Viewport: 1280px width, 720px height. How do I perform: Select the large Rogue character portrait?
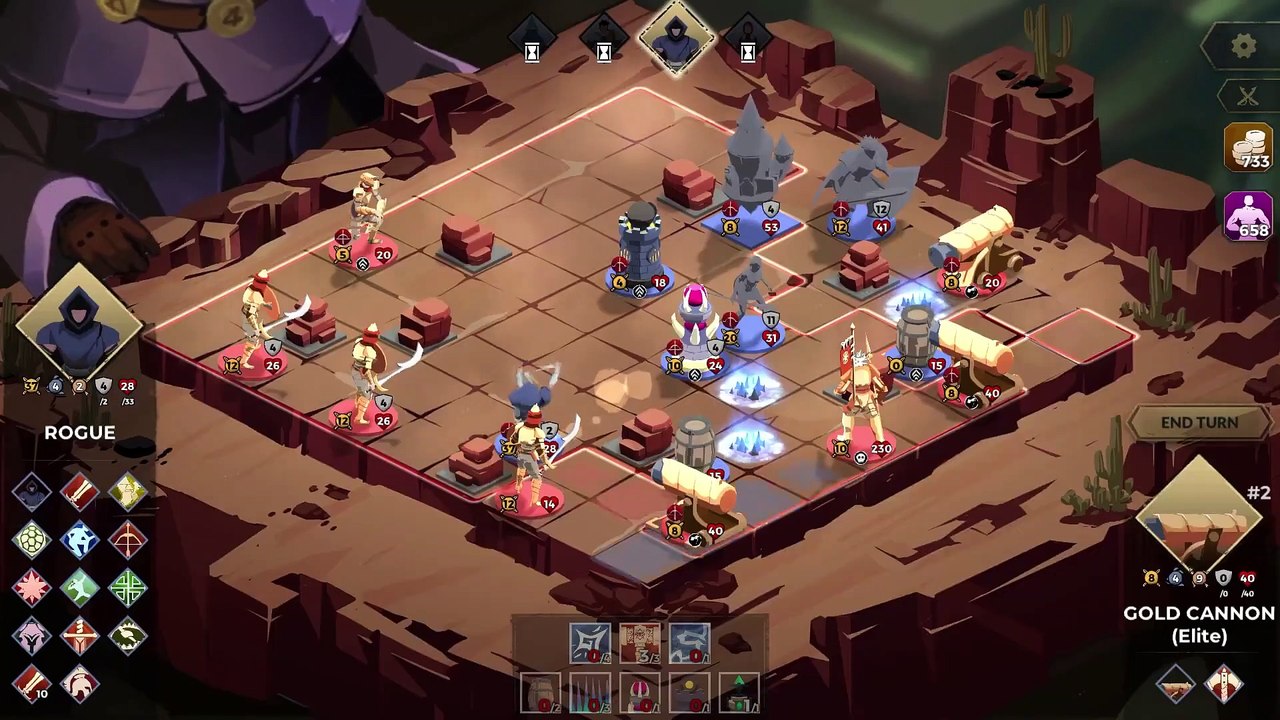(79, 326)
